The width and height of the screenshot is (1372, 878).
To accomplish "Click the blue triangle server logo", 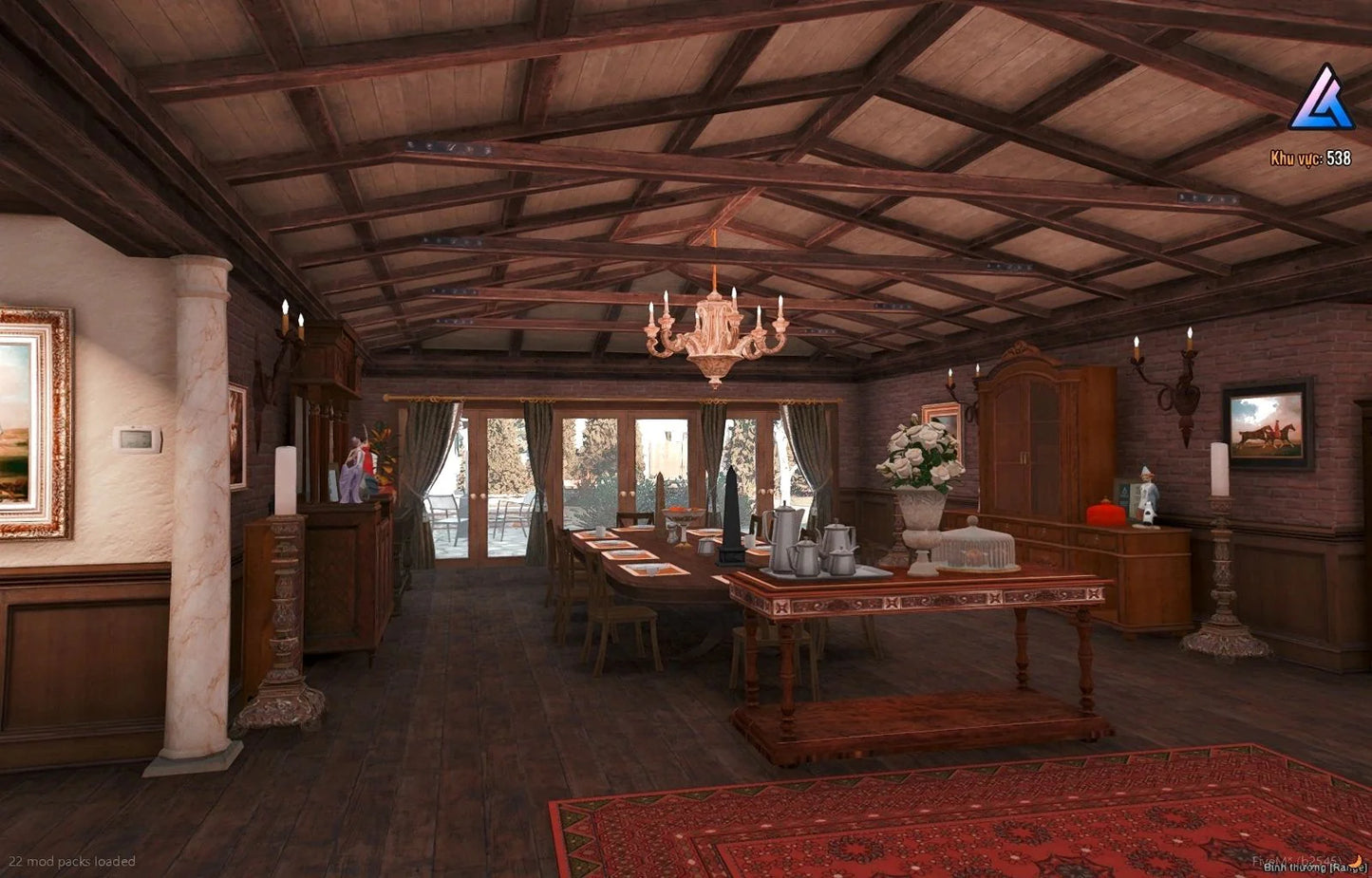I will (1321, 100).
